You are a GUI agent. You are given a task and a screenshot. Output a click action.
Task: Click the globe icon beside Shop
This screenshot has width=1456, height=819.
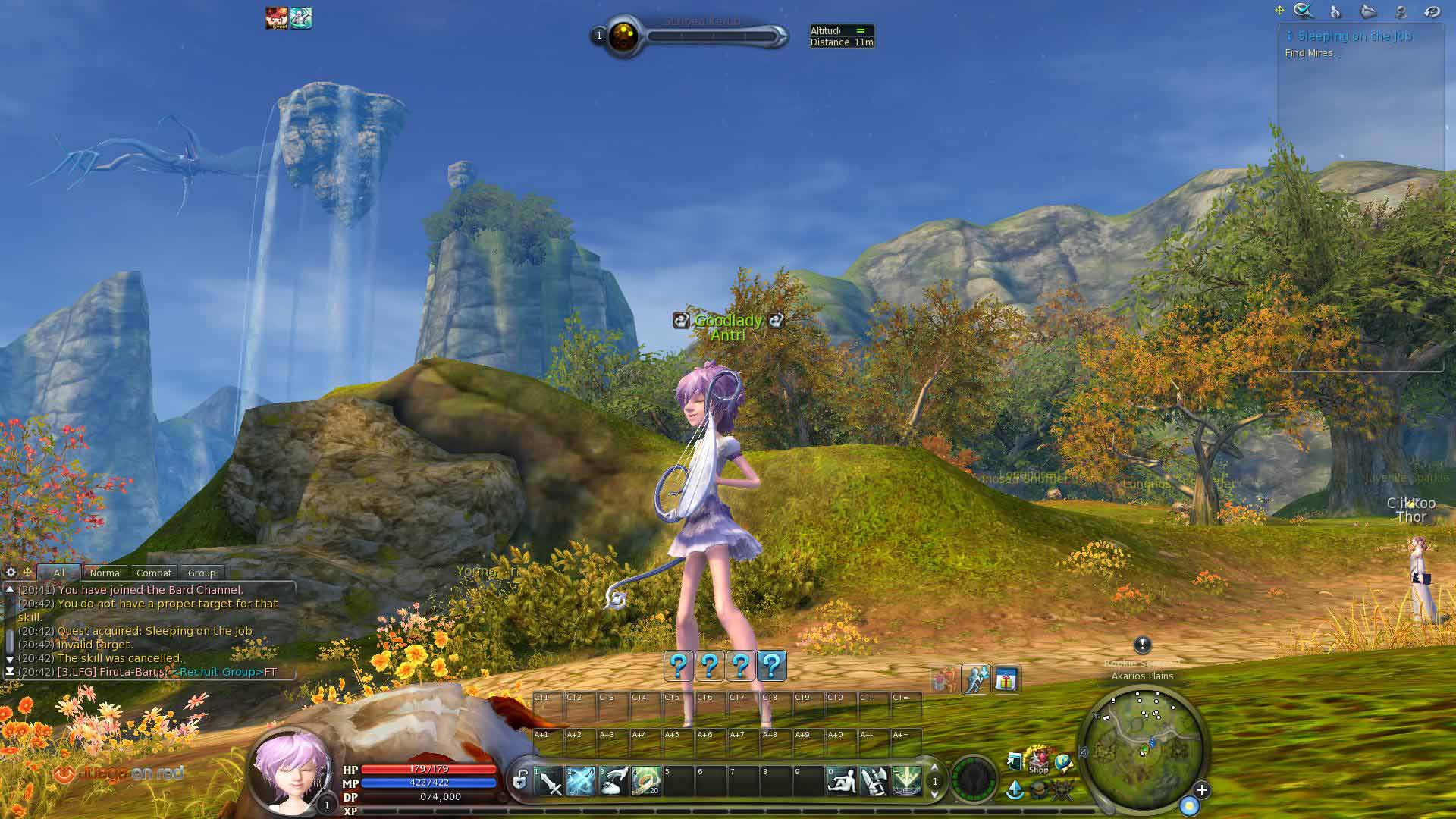[1063, 761]
